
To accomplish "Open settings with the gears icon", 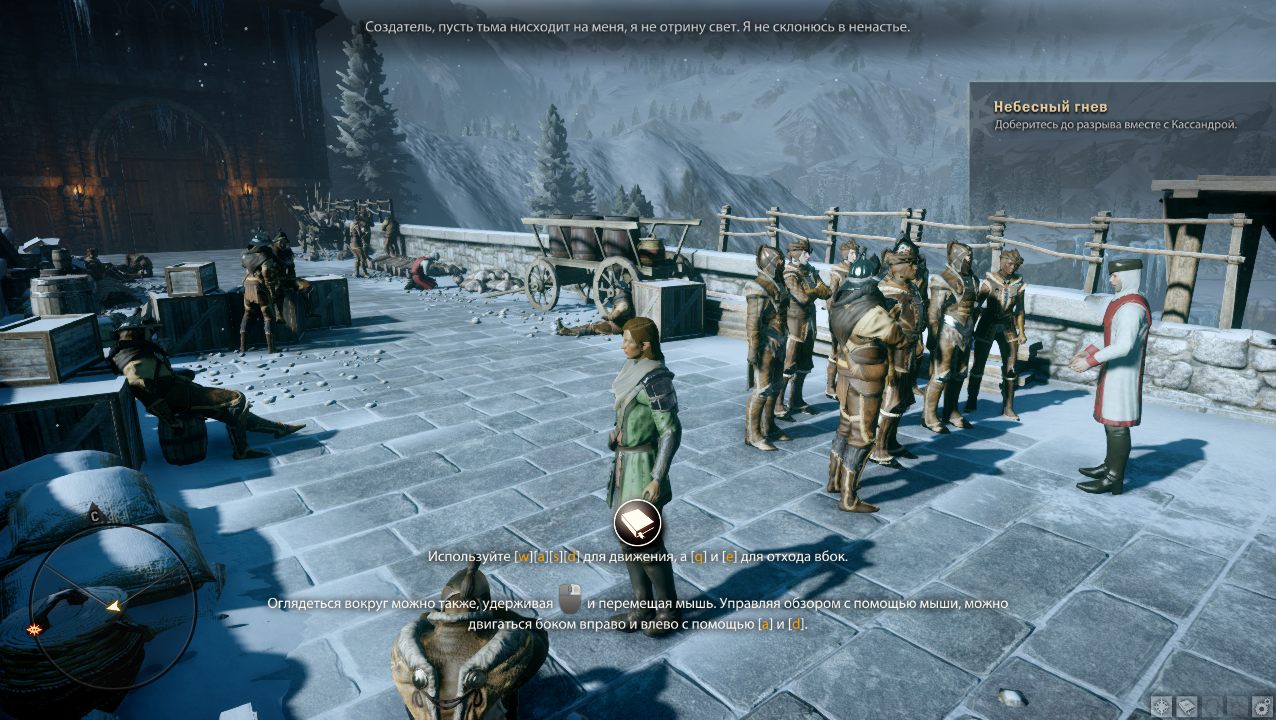I will click(x=1262, y=706).
